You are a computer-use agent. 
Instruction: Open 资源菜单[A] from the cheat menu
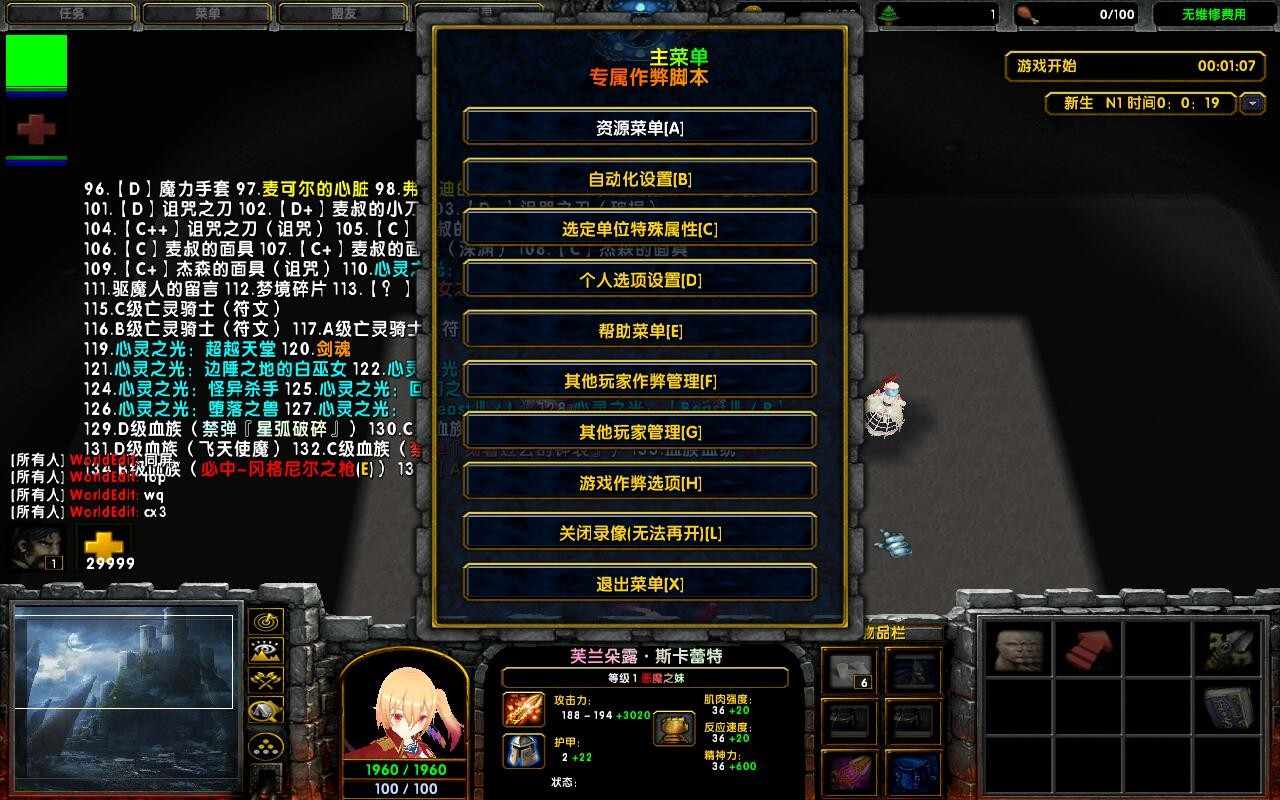point(639,127)
